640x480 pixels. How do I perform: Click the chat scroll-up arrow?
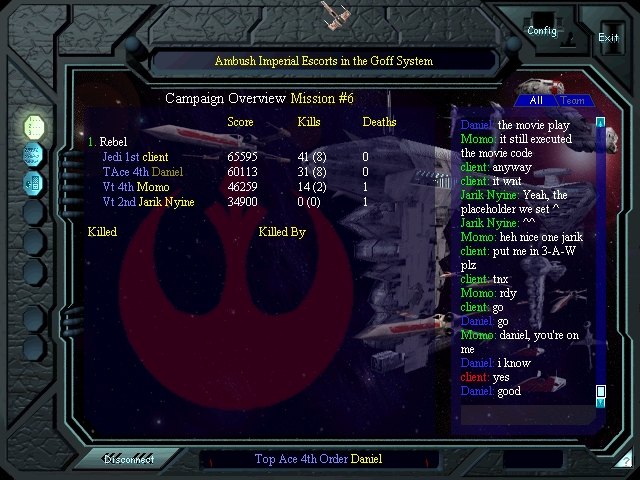coord(601,123)
